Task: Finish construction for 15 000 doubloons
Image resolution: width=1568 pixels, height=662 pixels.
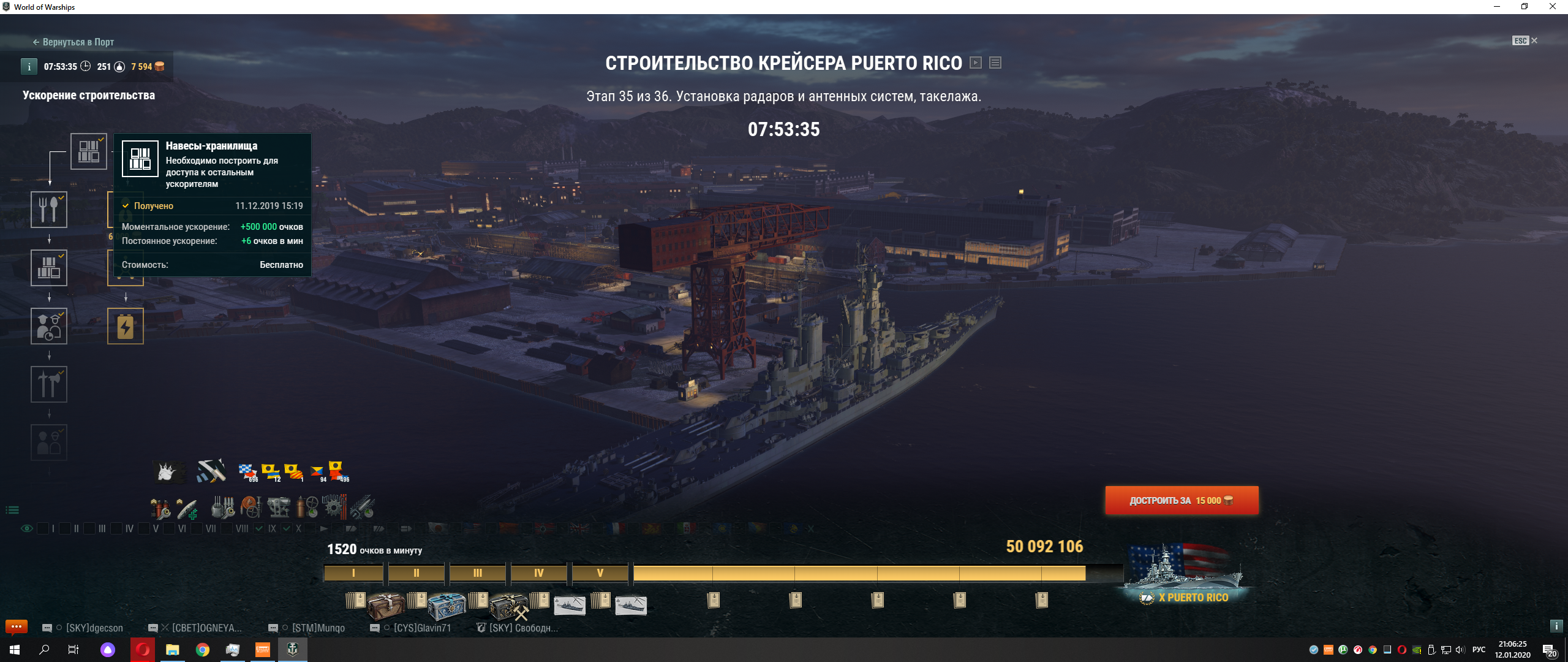Action: click(x=1182, y=501)
